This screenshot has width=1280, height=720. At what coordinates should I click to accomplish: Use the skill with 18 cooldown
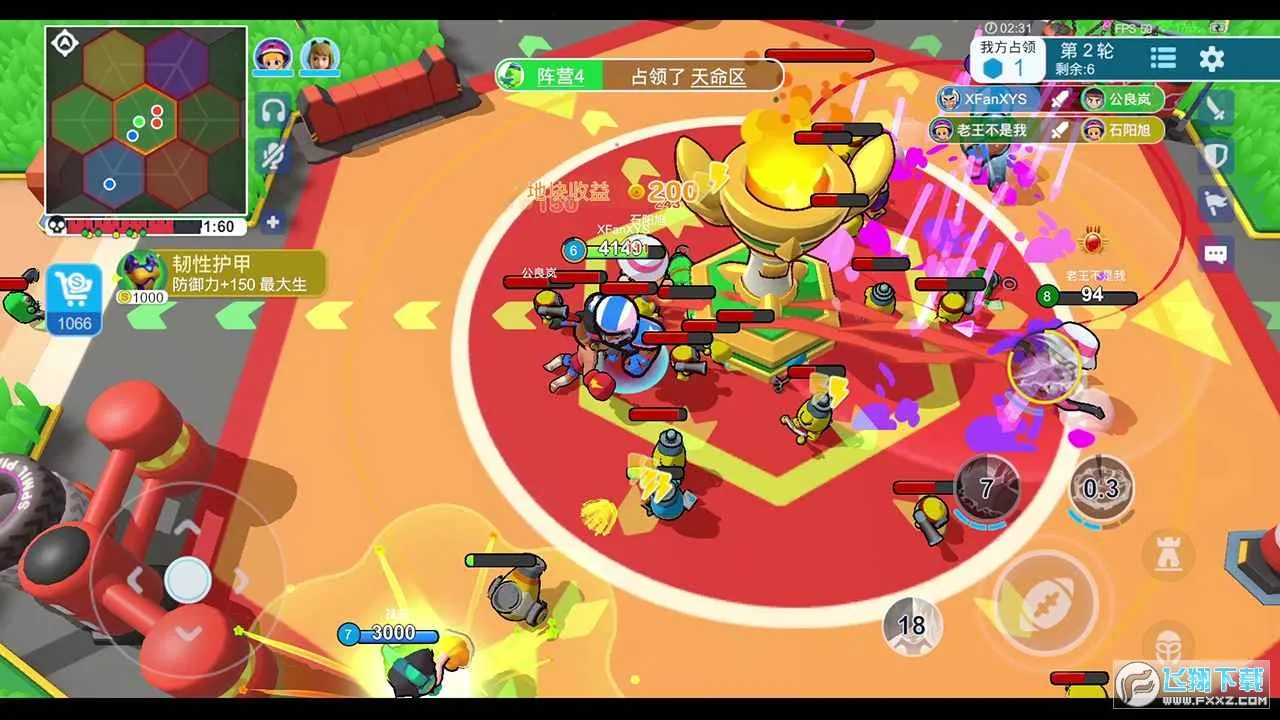point(912,626)
